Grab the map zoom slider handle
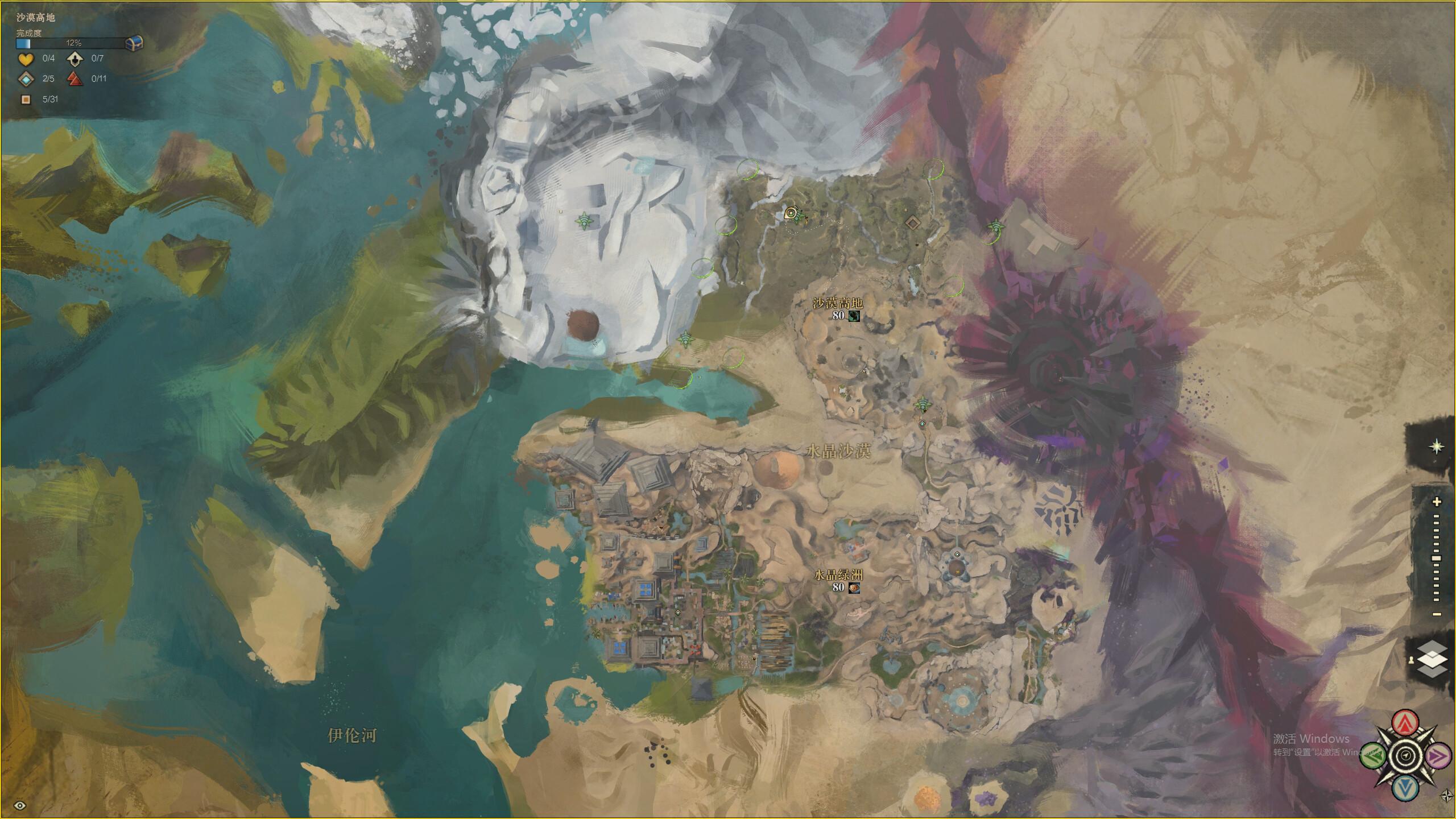 tap(1437, 559)
